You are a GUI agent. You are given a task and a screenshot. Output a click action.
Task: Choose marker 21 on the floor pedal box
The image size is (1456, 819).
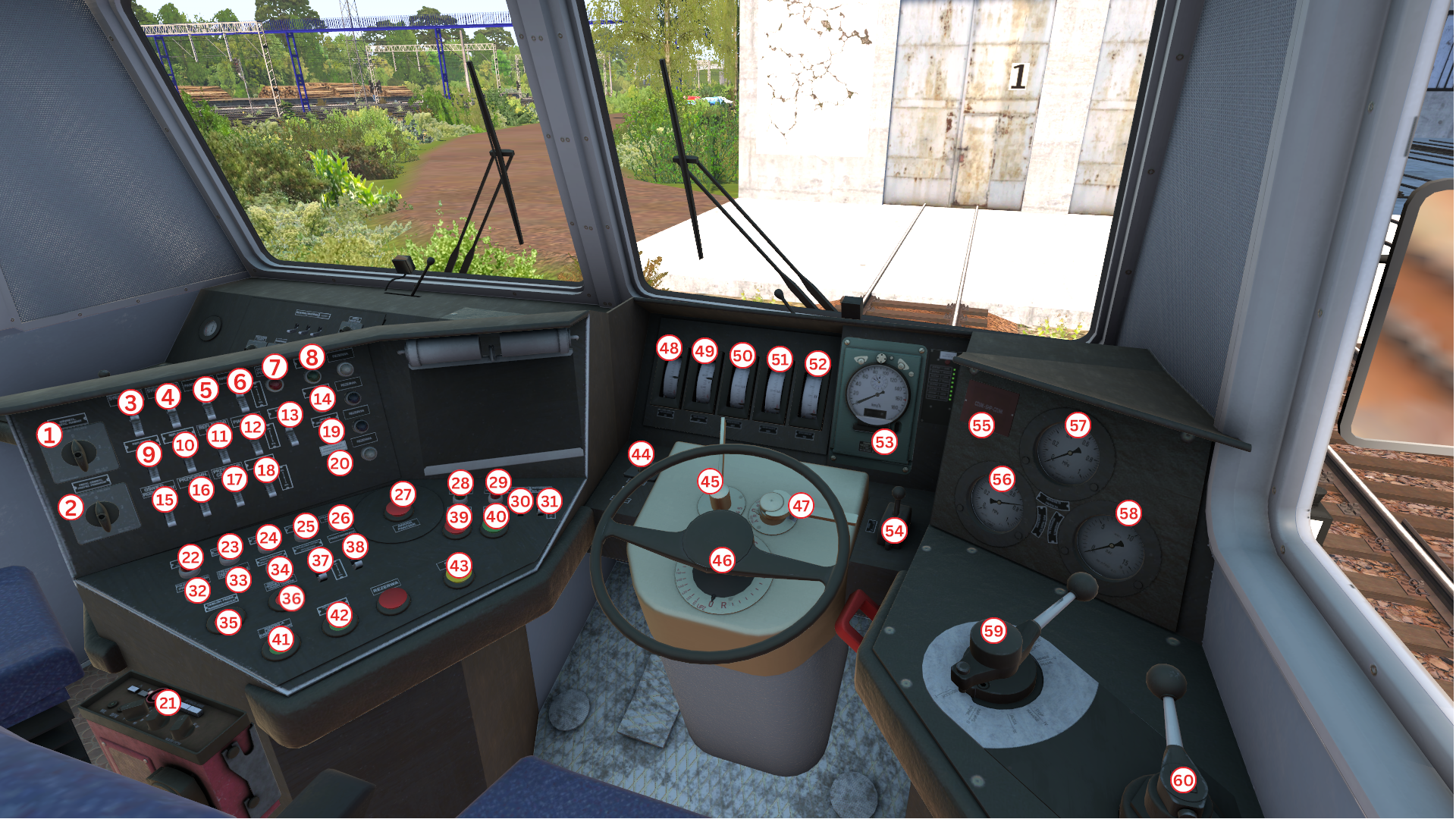coord(168,703)
